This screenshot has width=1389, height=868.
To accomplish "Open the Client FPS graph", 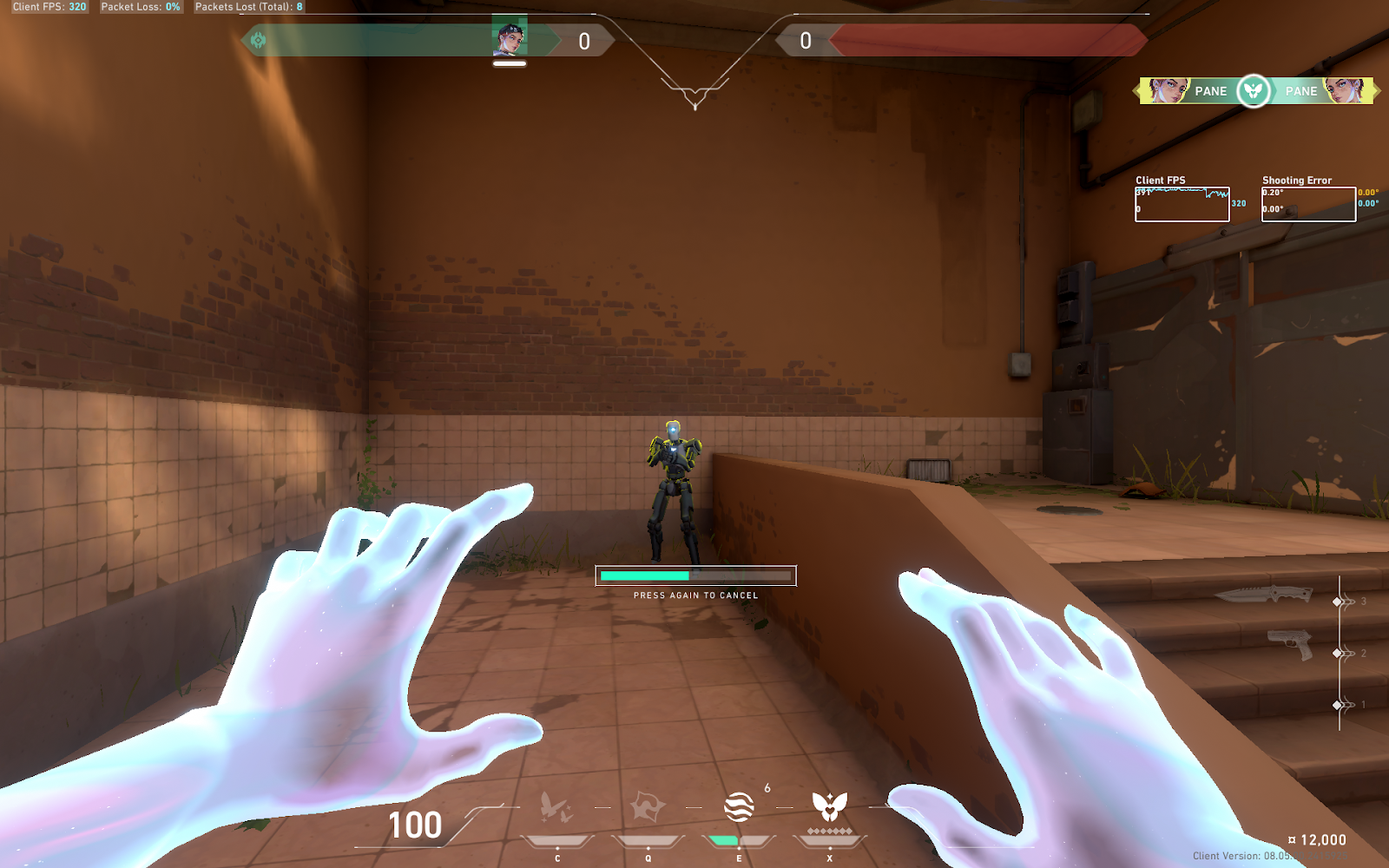I will 1182,205.
